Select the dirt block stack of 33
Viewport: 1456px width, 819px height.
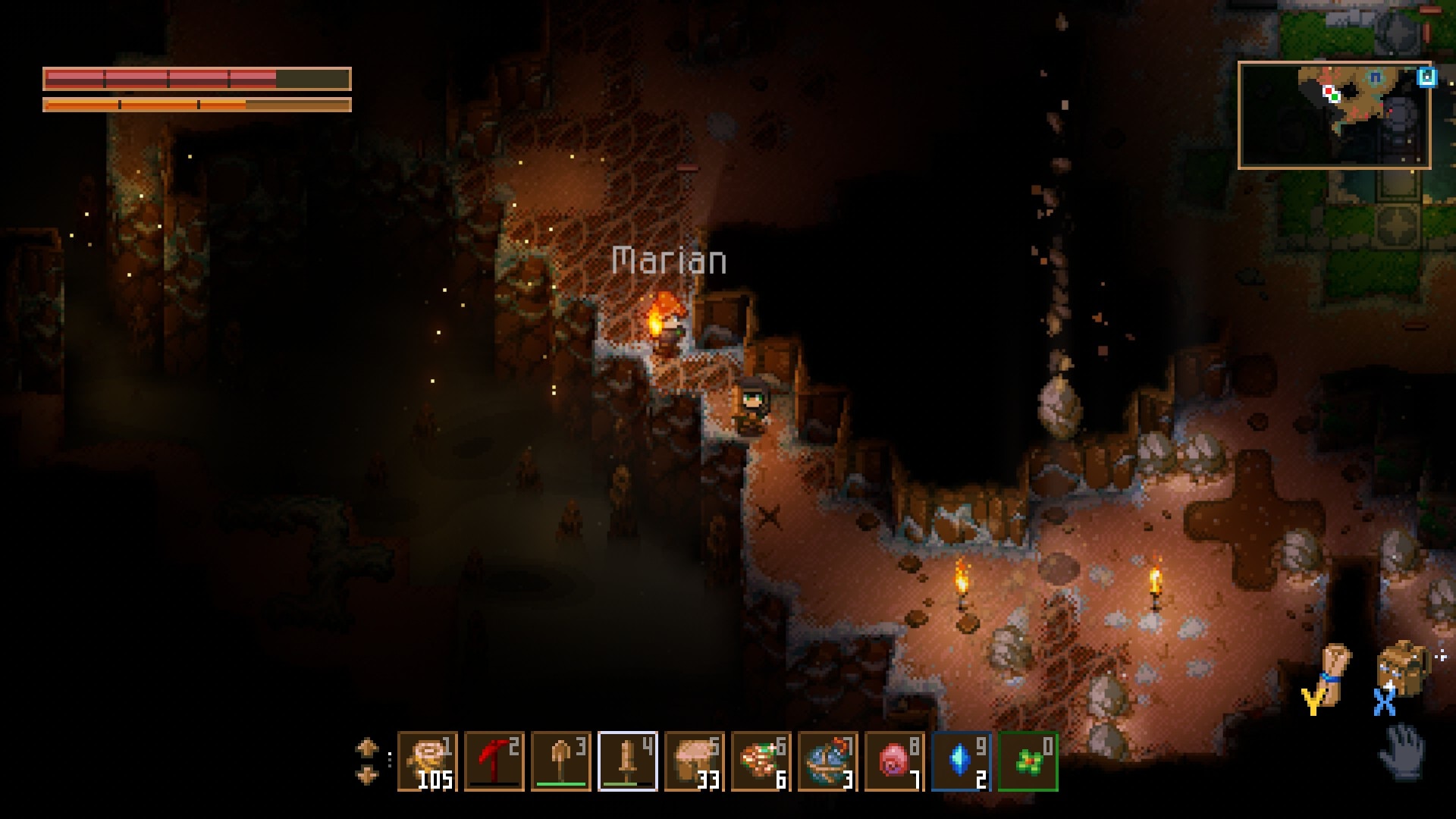coord(694,761)
